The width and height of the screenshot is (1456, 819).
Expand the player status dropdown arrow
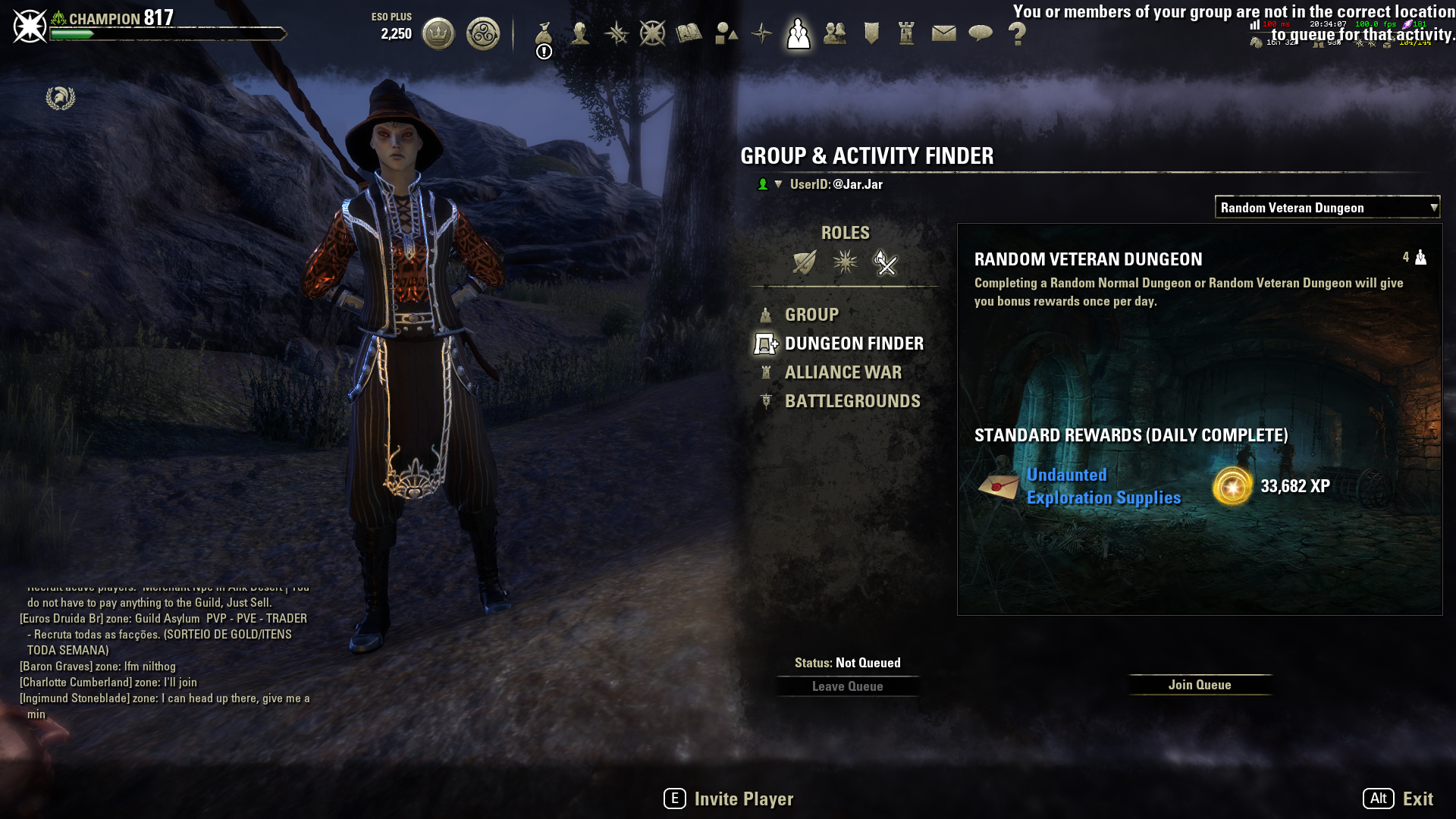pyautogui.click(x=779, y=184)
